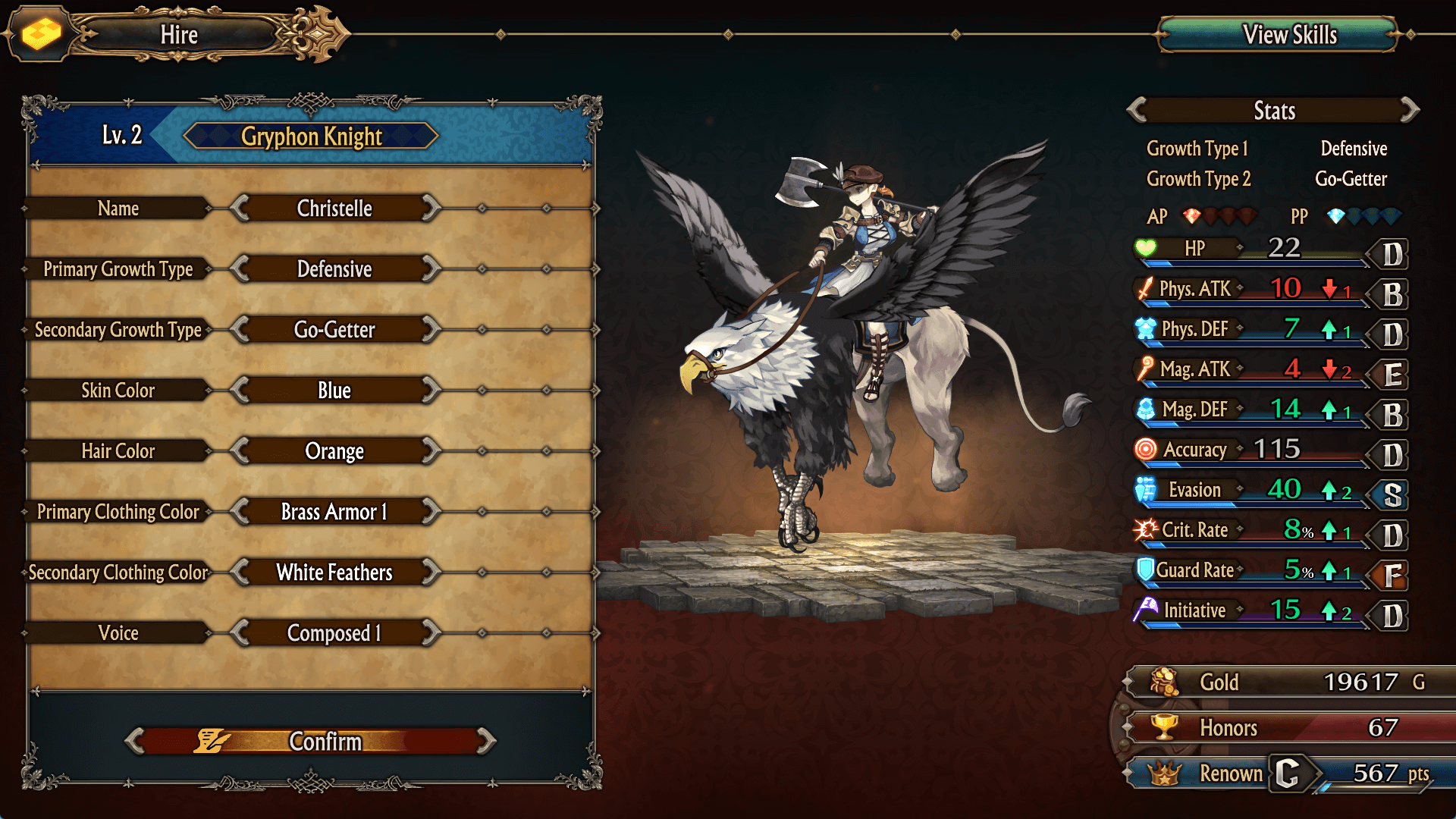Select the Gryphon Knight class selector
The height and width of the screenshot is (819, 1456).
[x=311, y=136]
